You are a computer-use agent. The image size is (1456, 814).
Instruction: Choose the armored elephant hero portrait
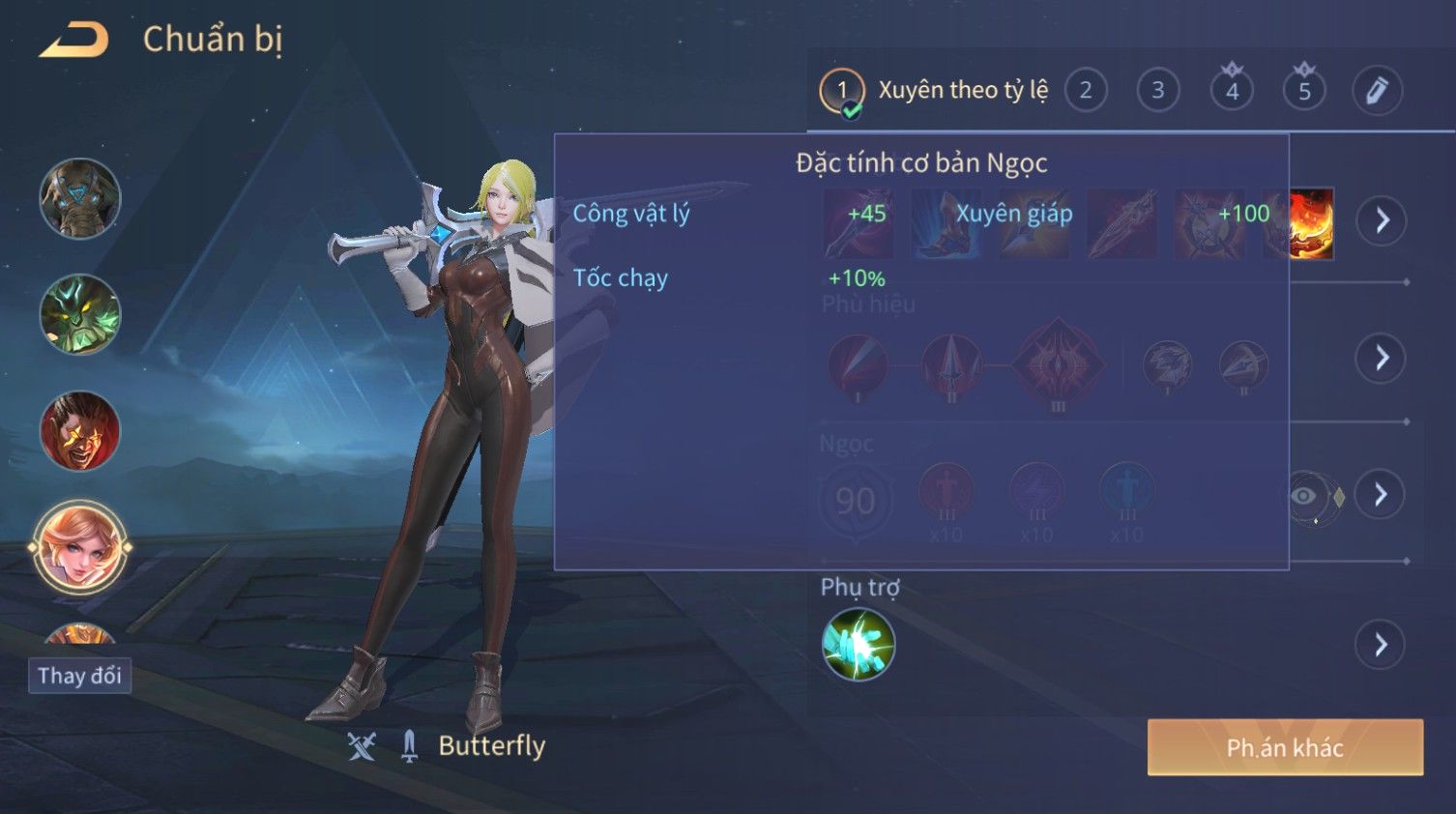point(79,198)
